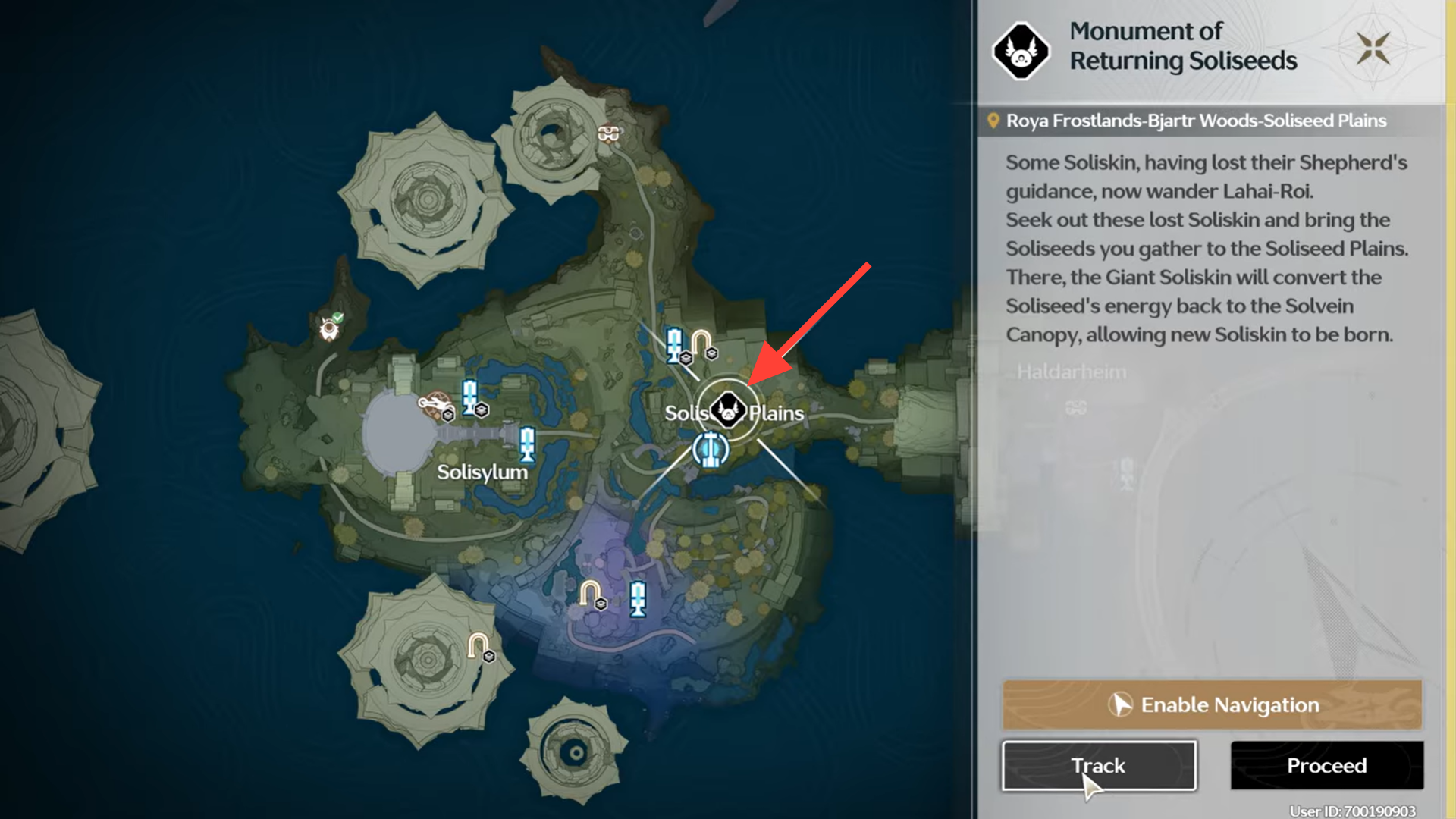
Task: Choose the Proceed button
Action: click(x=1326, y=766)
